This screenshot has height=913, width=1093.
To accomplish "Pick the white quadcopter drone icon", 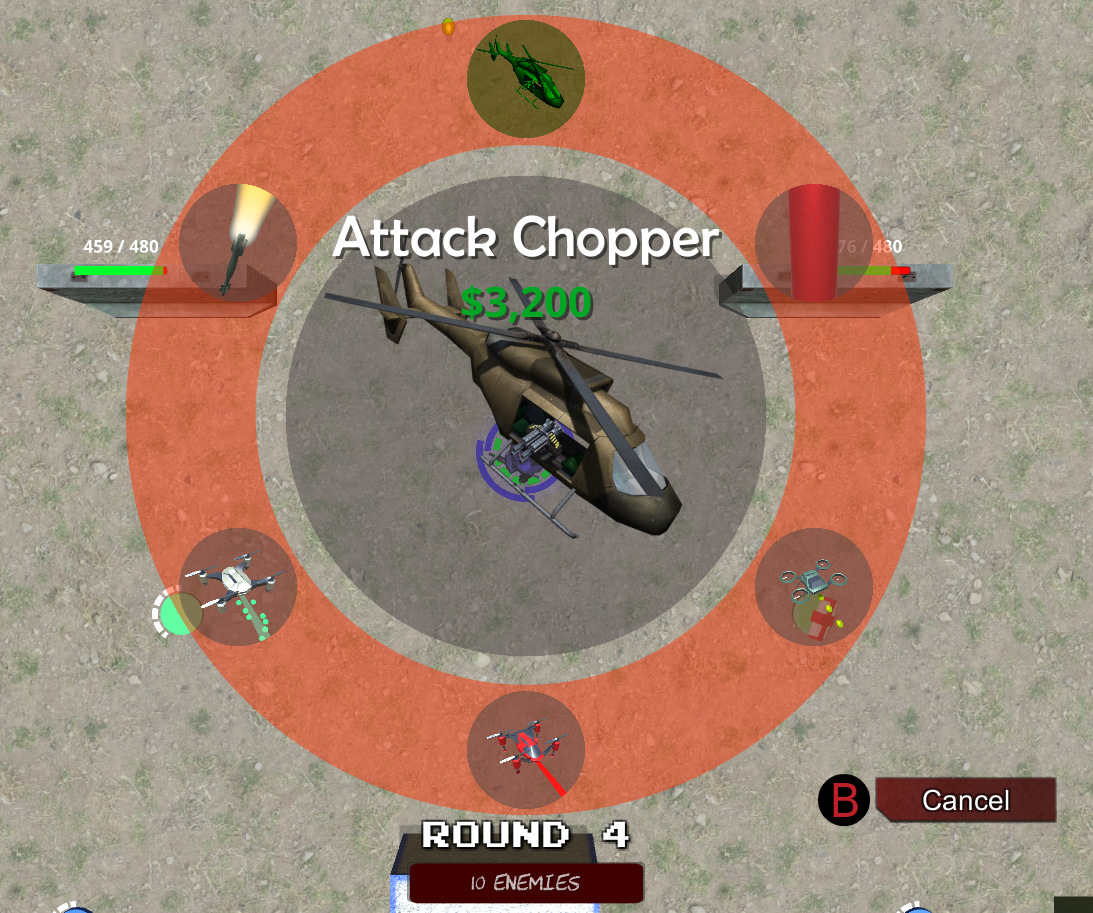I will point(237,587).
